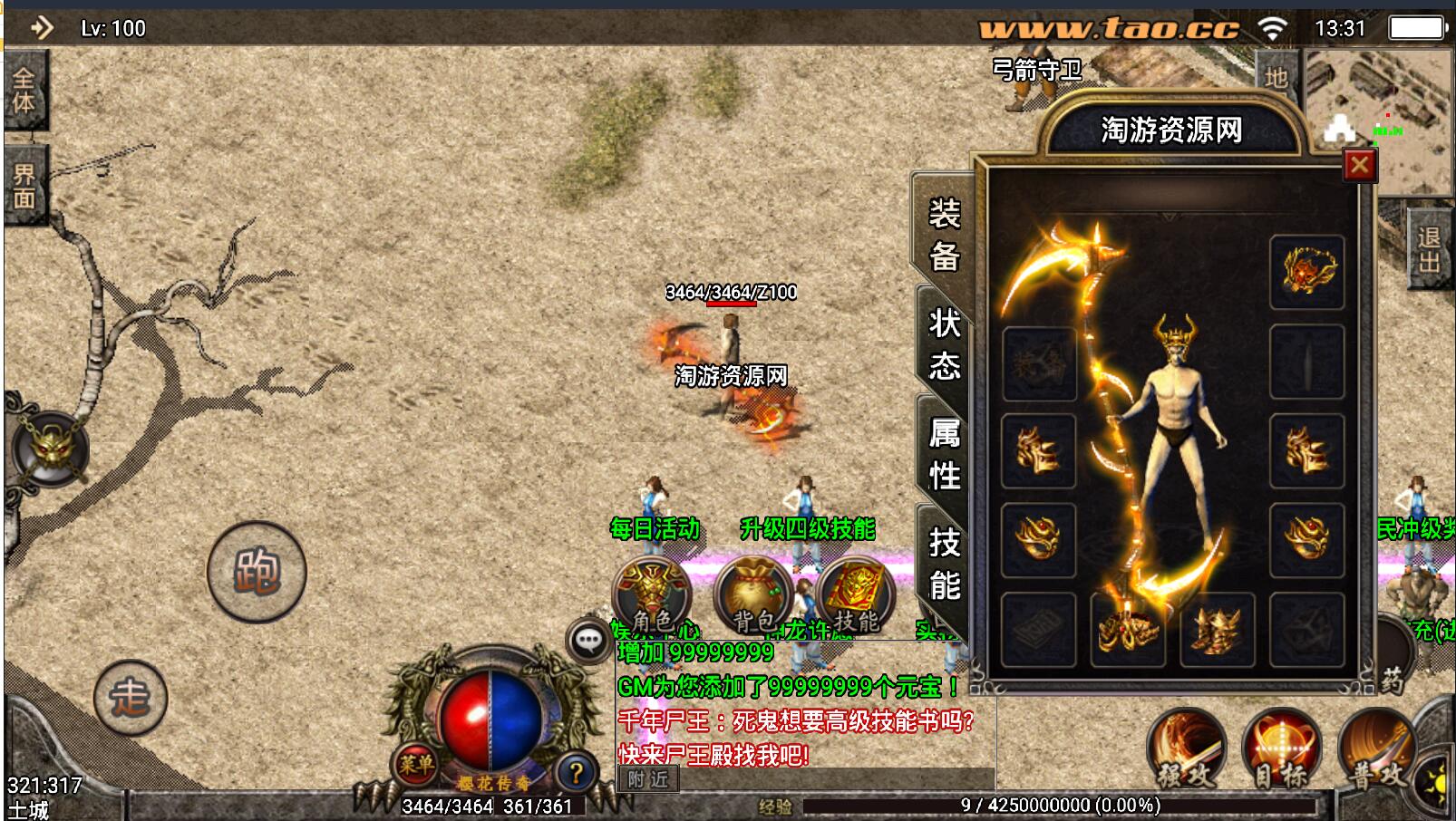
Task: Switch to the 状态 status tab
Action: click(x=944, y=344)
